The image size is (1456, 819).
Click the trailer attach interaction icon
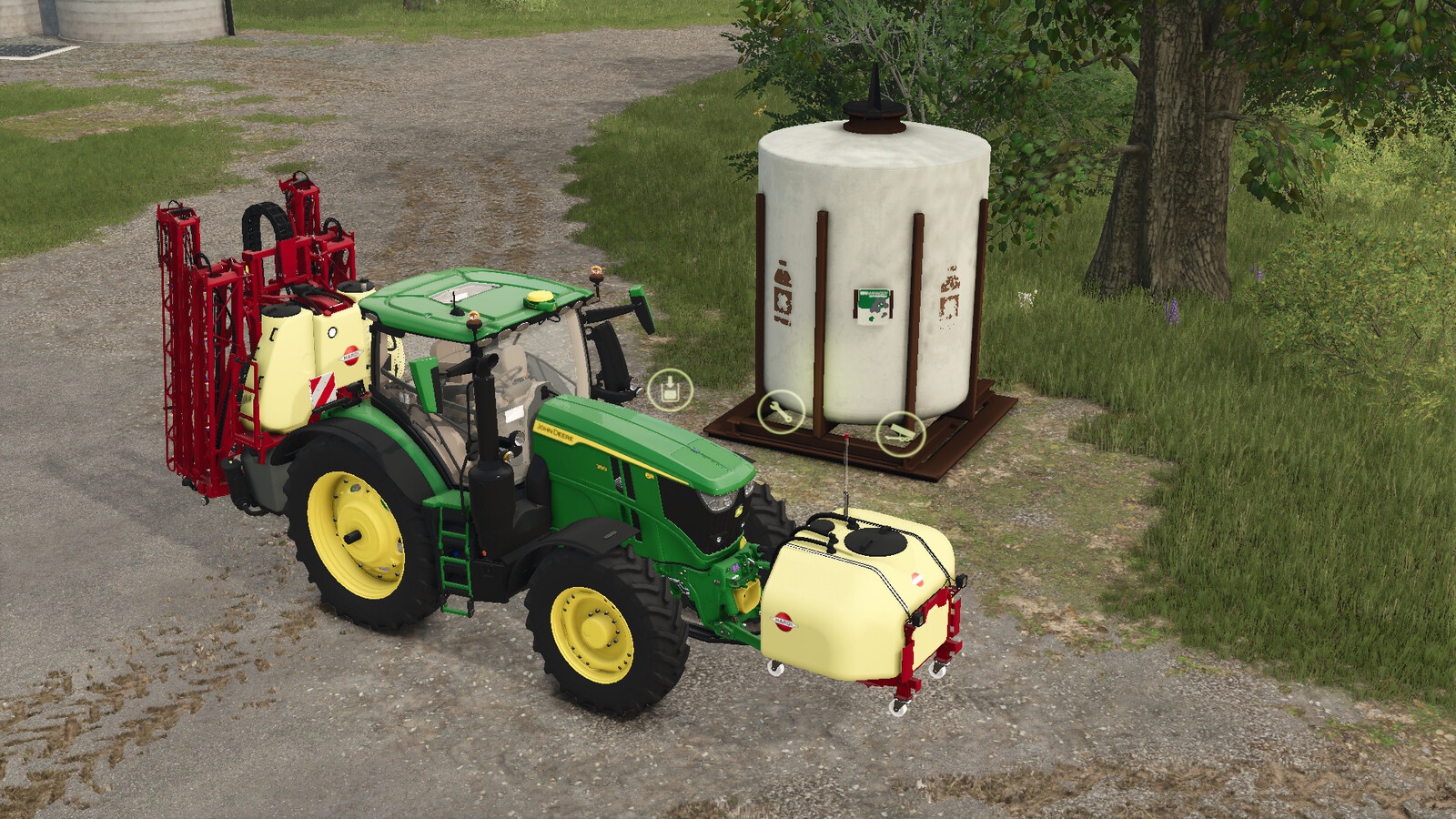[900, 435]
